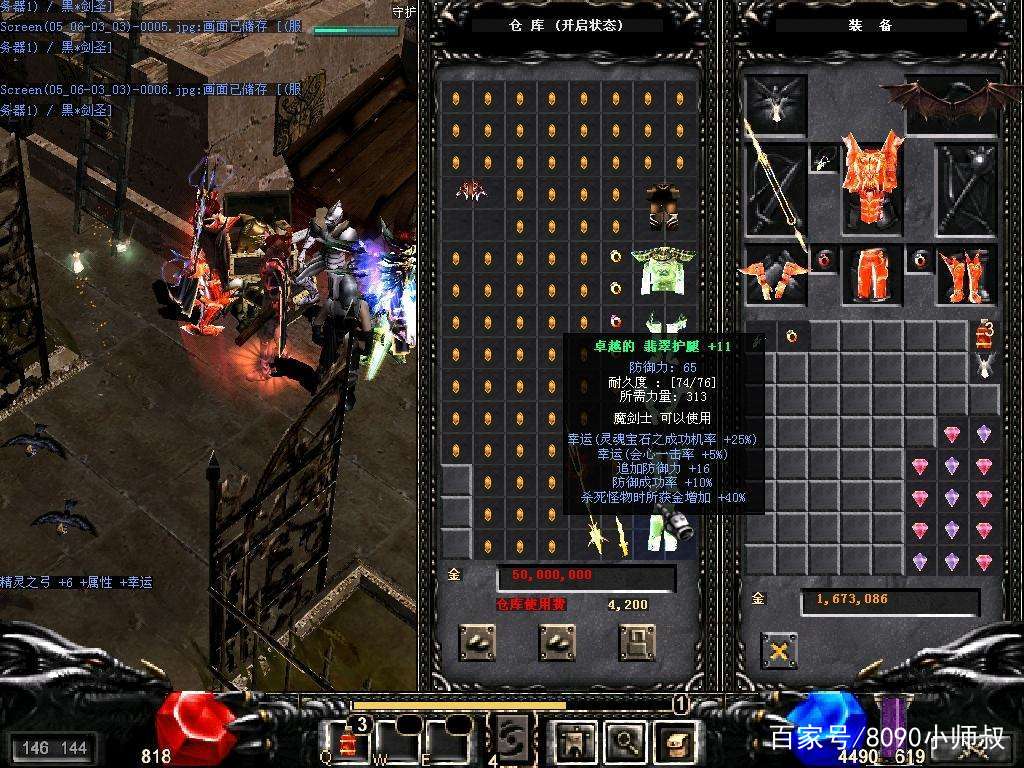Click the magnifying glass button in bottom bar
Screen dimensions: 1024x768
click(x=624, y=741)
